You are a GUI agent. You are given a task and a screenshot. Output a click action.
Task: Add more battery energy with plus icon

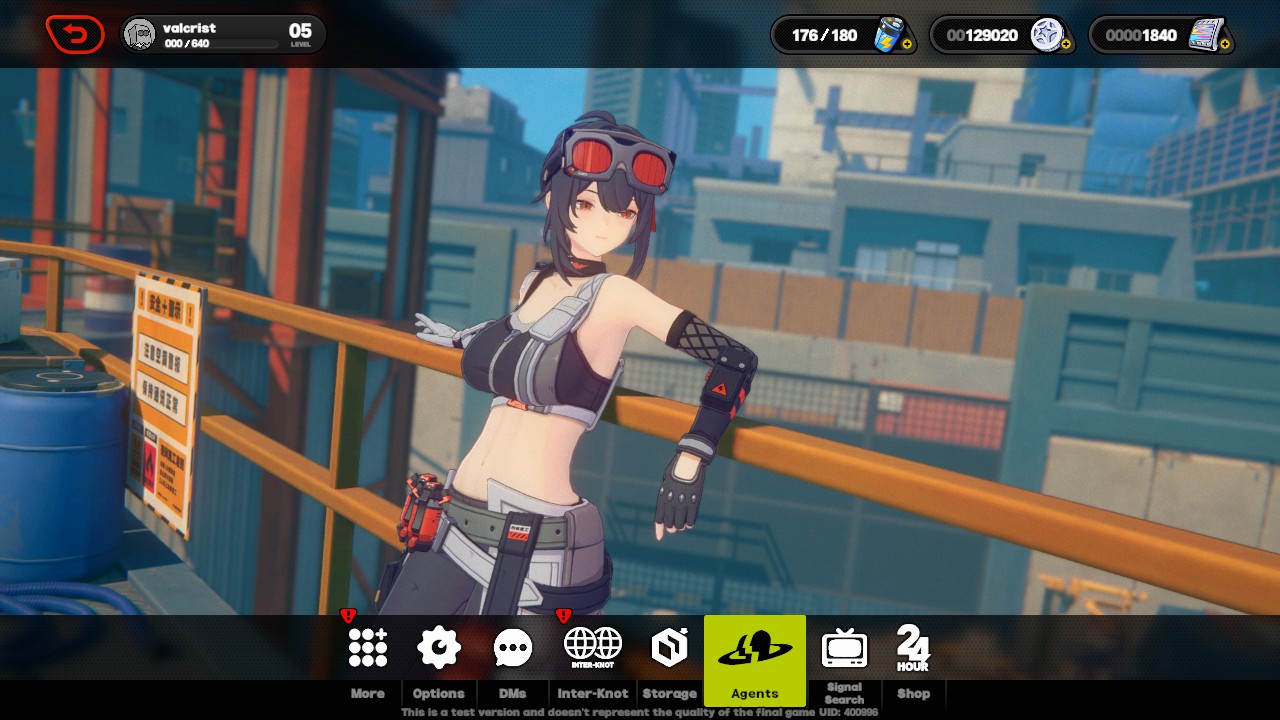coord(907,45)
